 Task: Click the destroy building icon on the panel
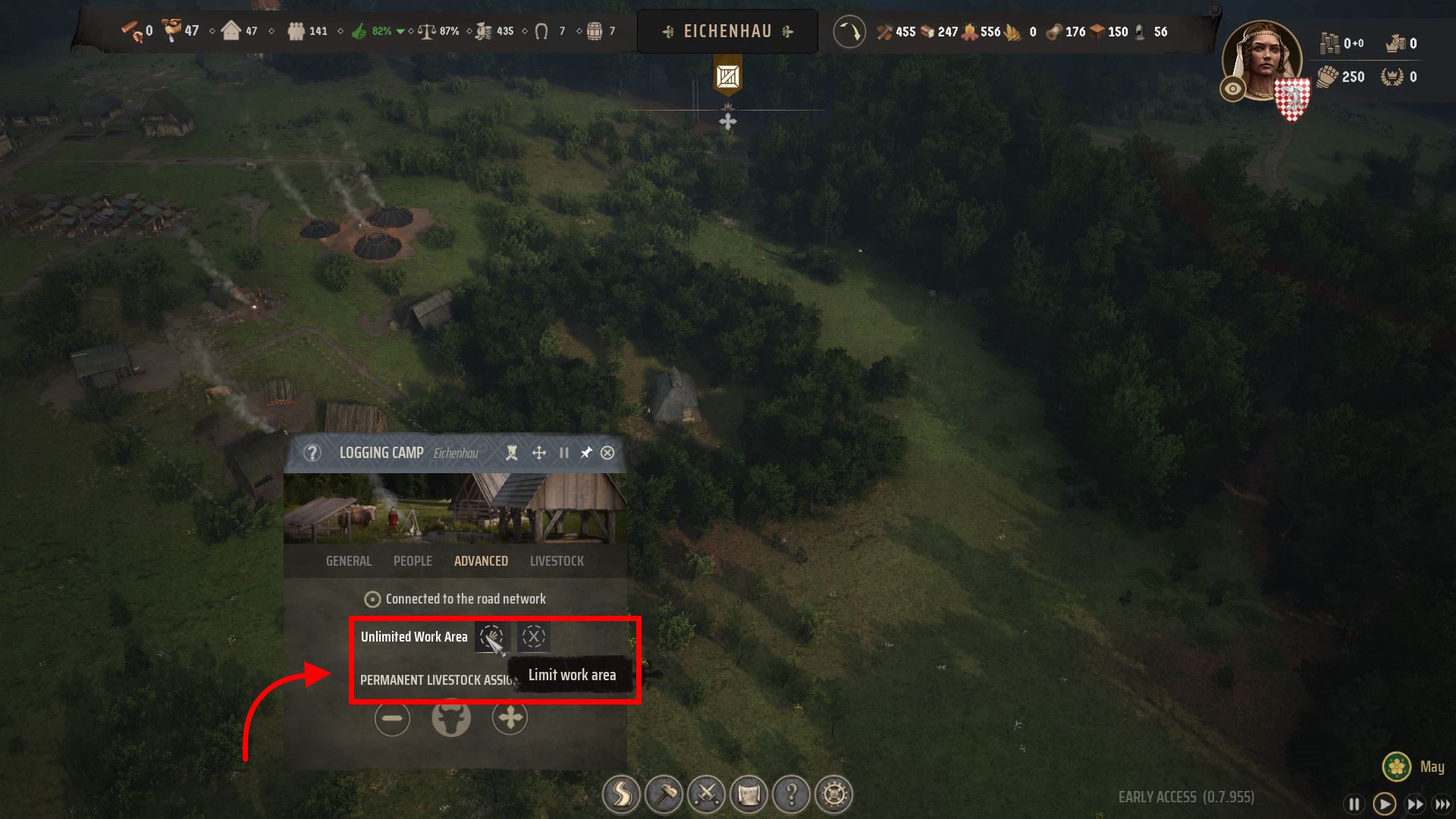pos(513,453)
